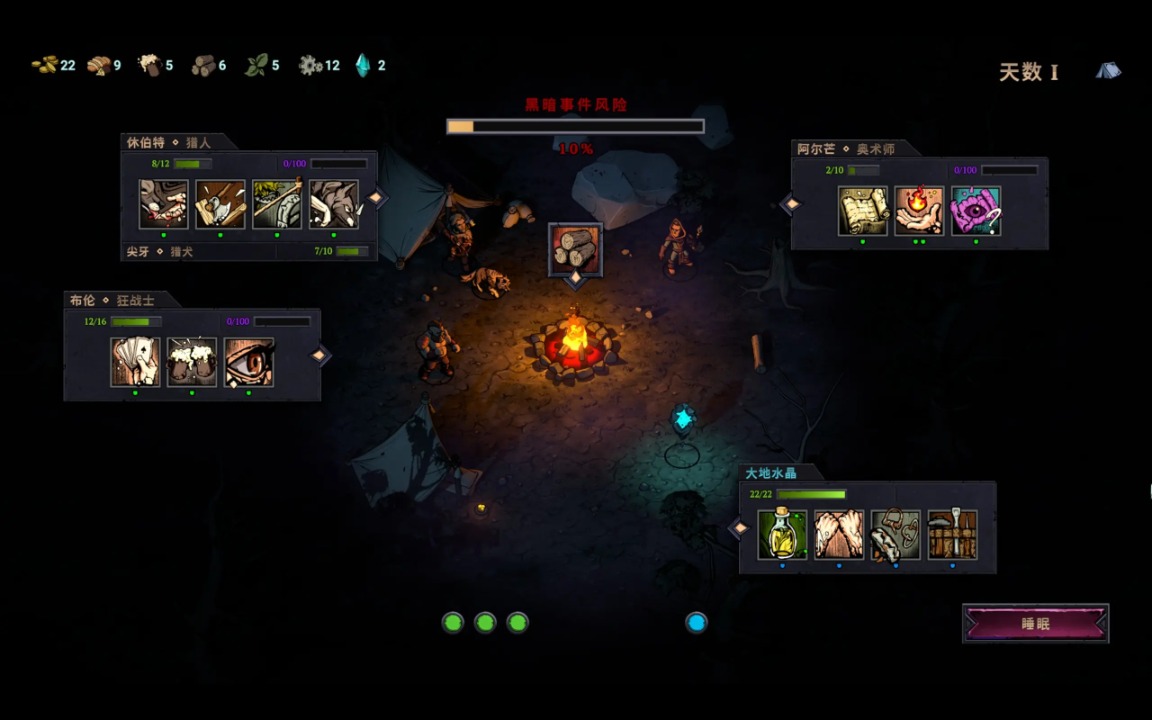The height and width of the screenshot is (720, 1152).
Task: Choose the hunter's axe and bird skill
Action: (220, 205)
